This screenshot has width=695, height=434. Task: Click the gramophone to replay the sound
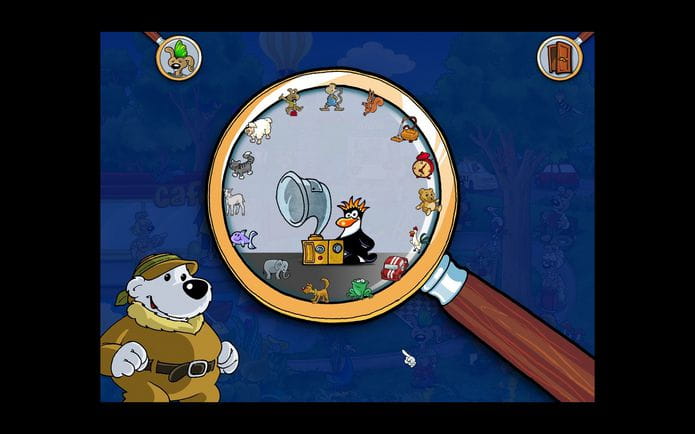(x=302, y=218)
